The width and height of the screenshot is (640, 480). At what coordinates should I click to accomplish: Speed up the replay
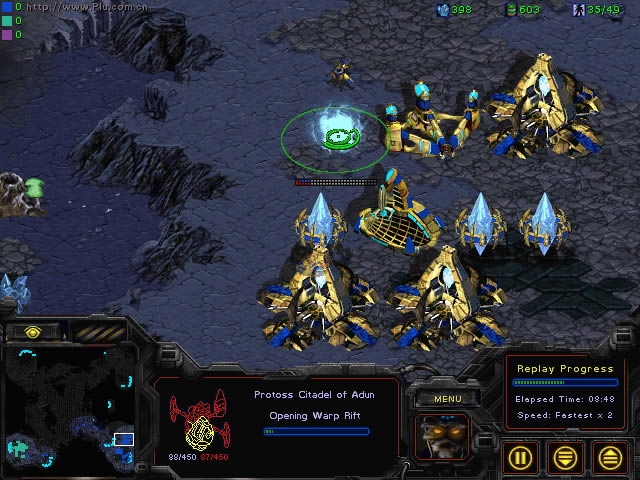pyautogui.click(x=609, y=457)
